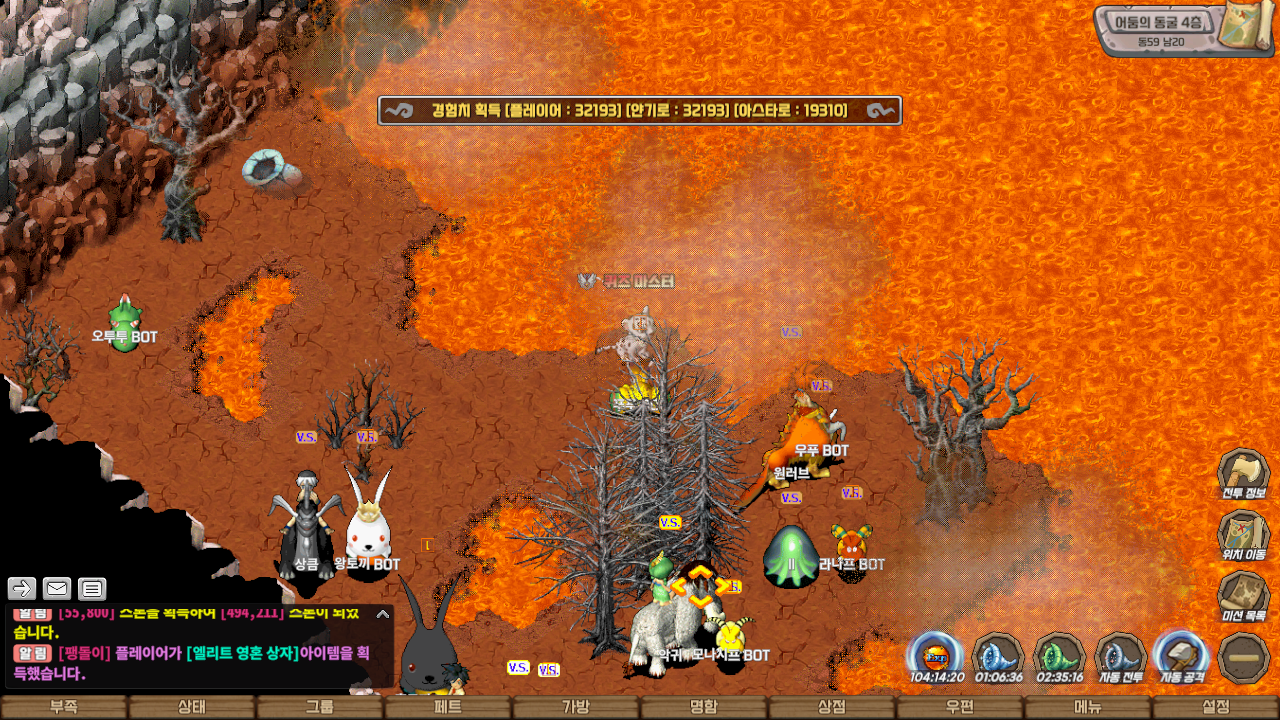Toggle 자동 전투 auto battle
This screenshot has height=720, width=1280.
coord(1119,657)
